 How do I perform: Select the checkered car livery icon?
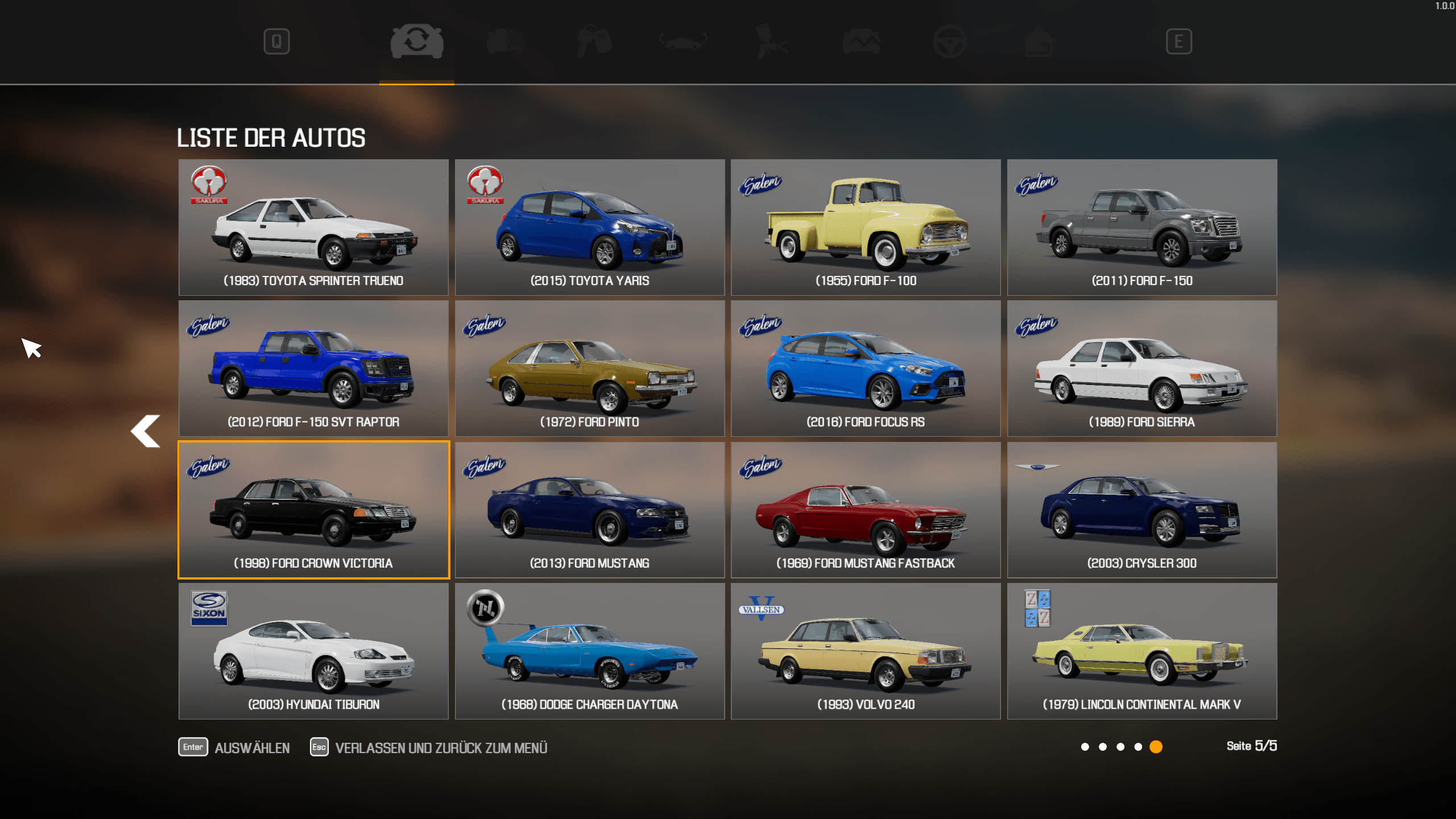tap(505, 41)
